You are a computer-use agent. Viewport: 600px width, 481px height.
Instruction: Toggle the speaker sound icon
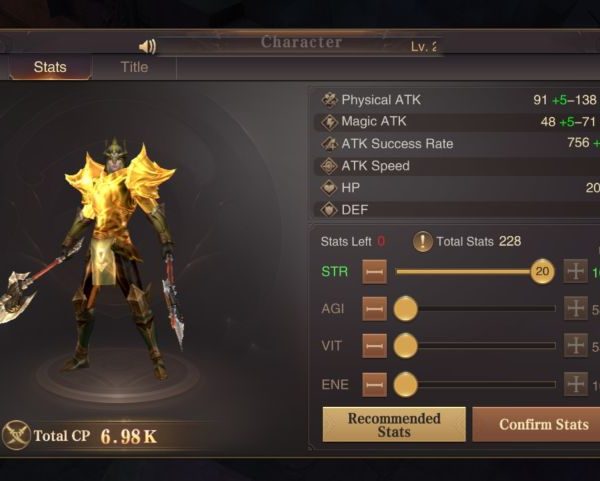(x=148, y=46)
